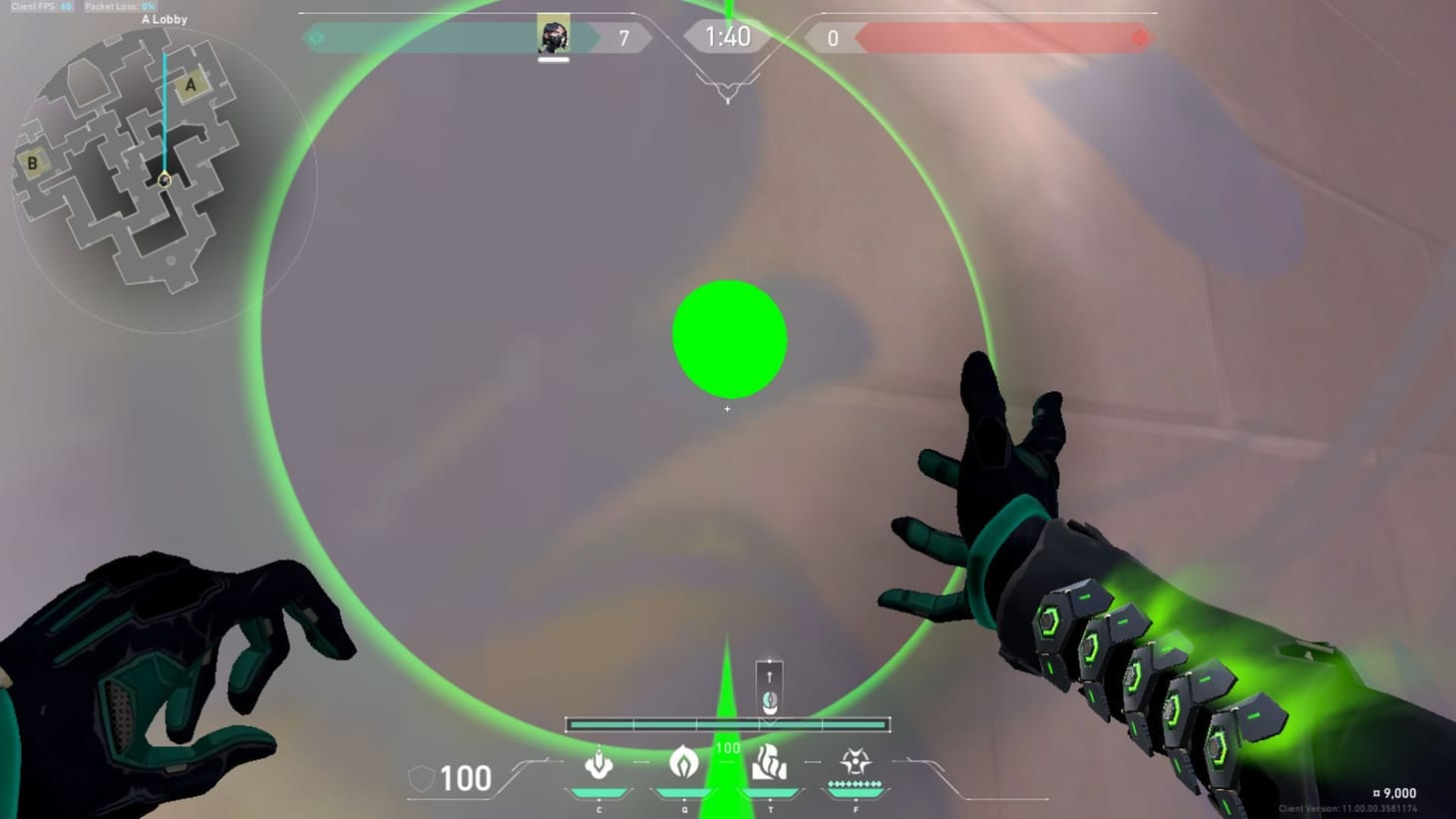Click the credits display showing 9,000
The width and height of the screenshot is (1456, 819).
[1395, 792]
